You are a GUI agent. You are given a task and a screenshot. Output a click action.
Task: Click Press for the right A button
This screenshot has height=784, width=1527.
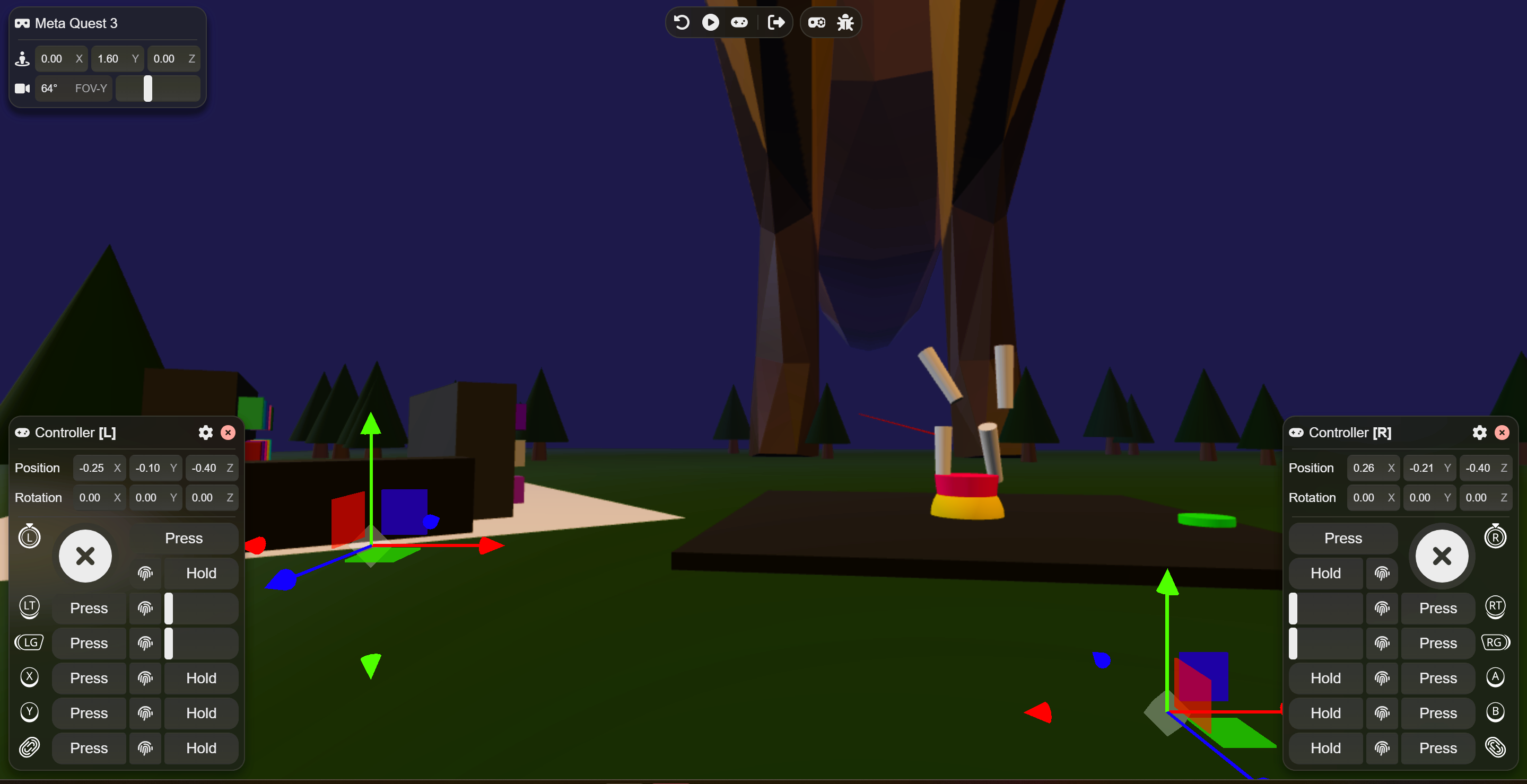(x=1437, y=678)
